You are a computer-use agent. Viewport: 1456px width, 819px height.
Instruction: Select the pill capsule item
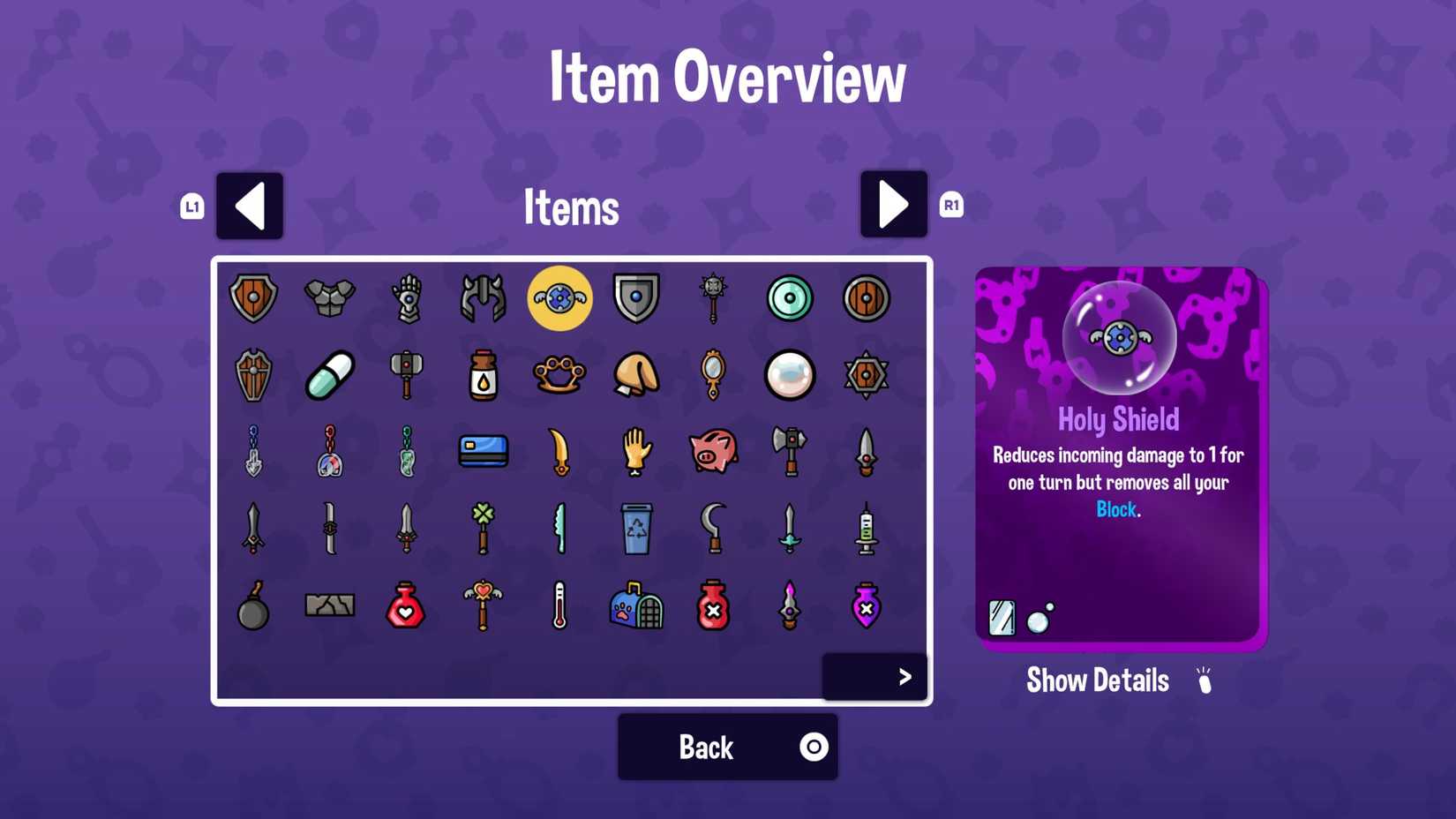click(x=329, y=374)
